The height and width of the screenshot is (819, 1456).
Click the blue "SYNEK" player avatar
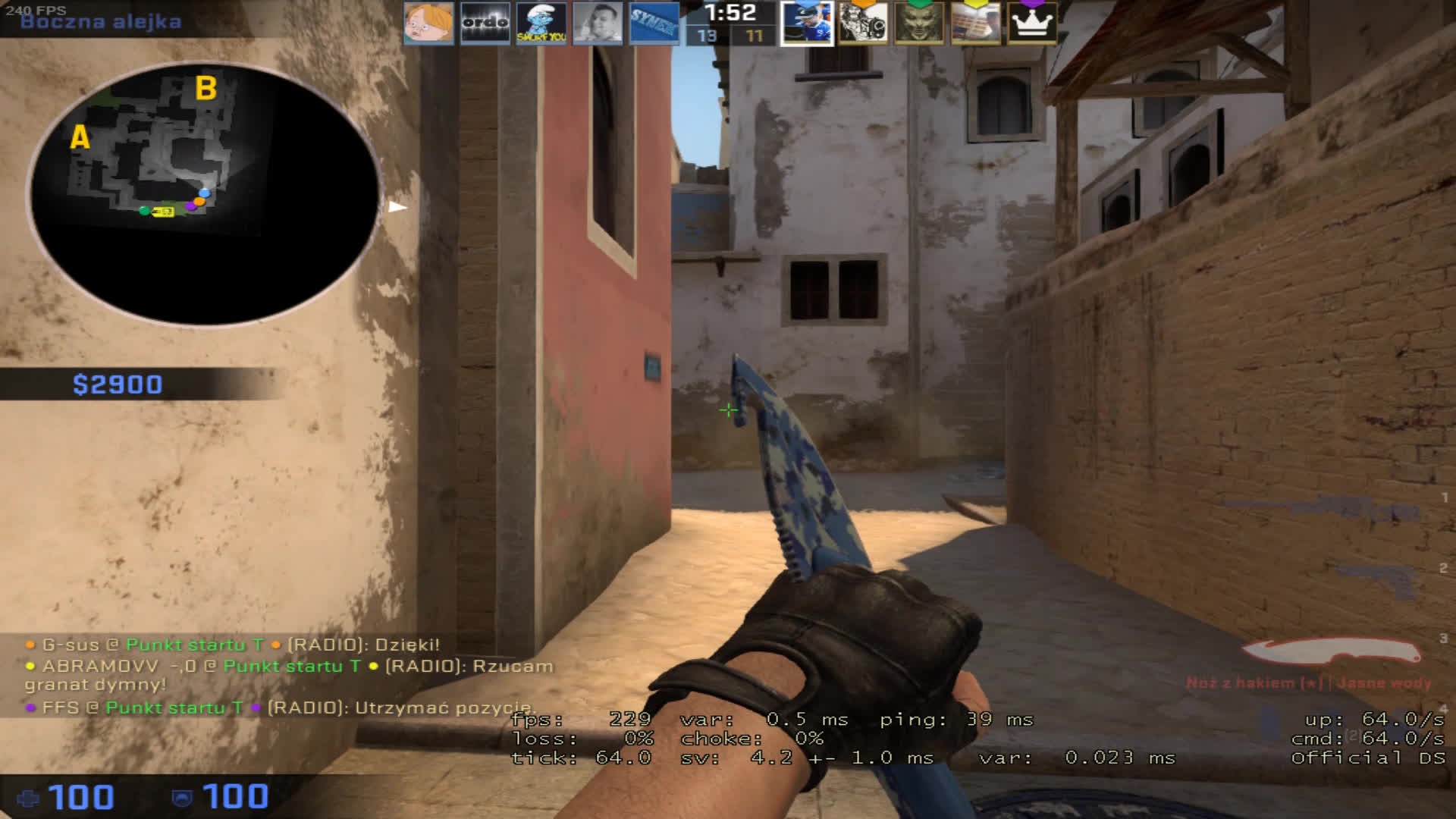coord(653,23)
